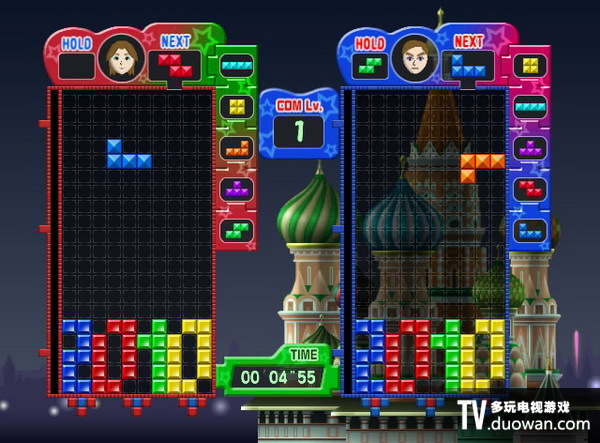The width and height of the screenshot is (600, 443).
Task: Select the purple T piece in left queue
Action: click(x=237, y=188)
